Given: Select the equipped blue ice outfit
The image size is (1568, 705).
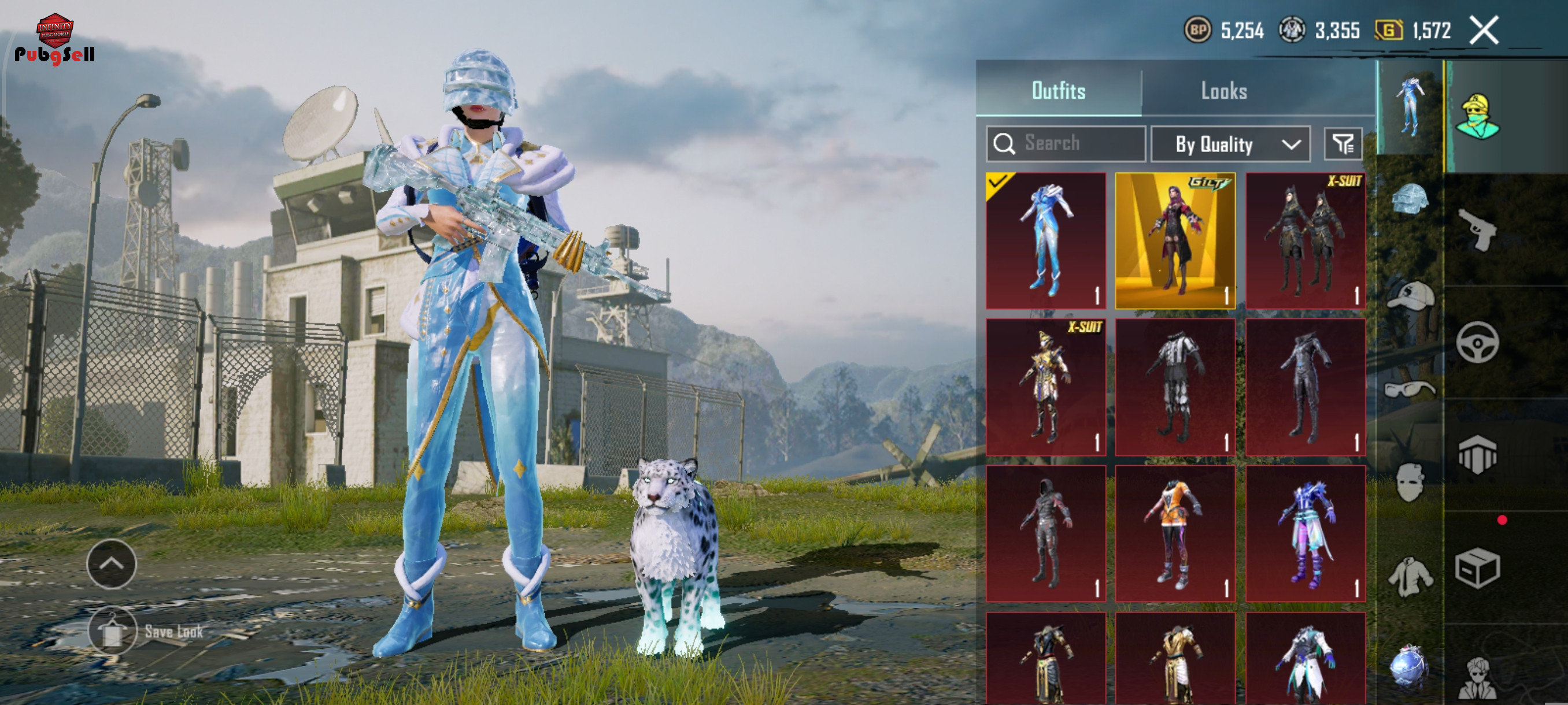Looking at the screenshot, I should pyautogui.click(x=1046, y=241).
